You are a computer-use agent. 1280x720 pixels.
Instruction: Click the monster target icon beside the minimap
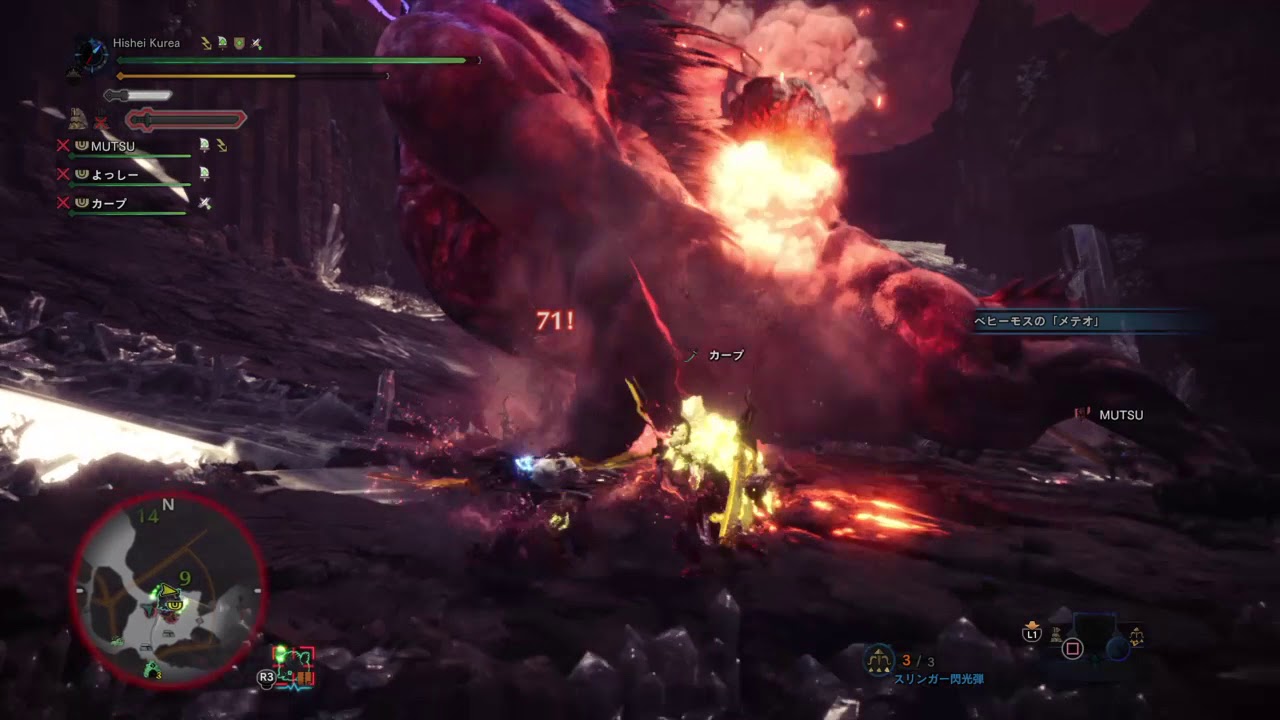pos(293,666)
